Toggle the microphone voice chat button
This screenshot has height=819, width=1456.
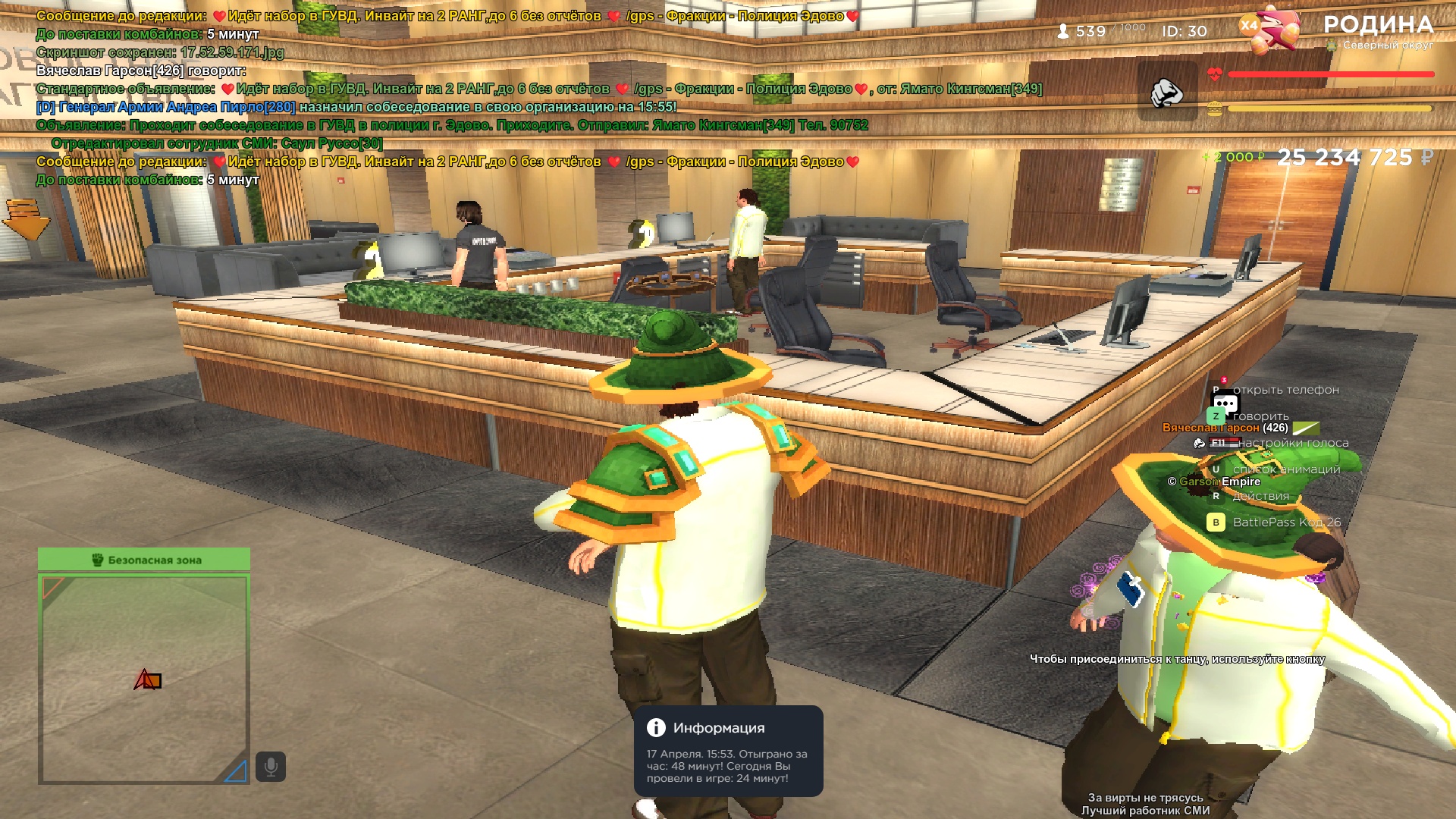click(x=271, y=767)
